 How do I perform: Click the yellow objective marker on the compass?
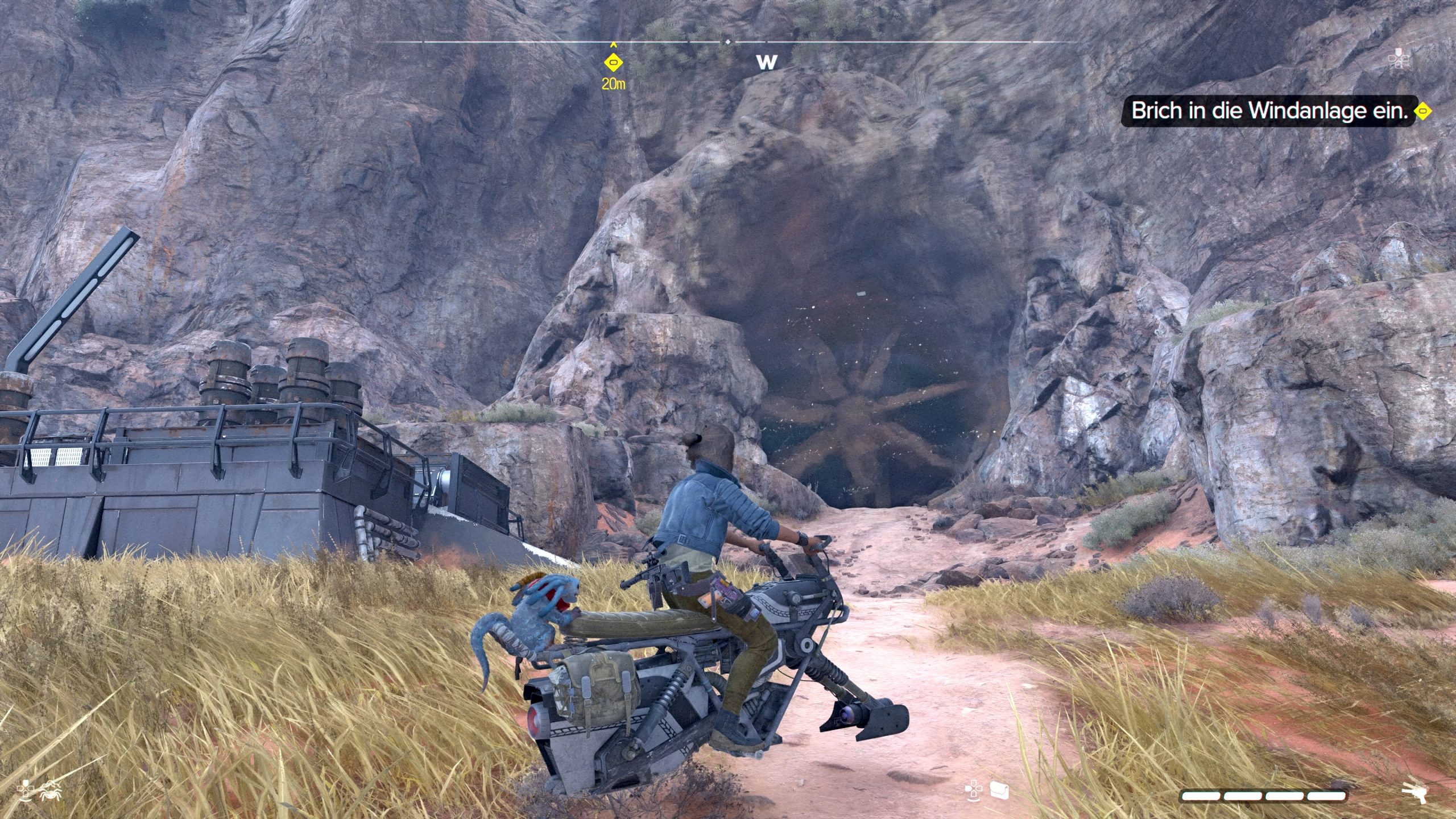tap(613, 62)
